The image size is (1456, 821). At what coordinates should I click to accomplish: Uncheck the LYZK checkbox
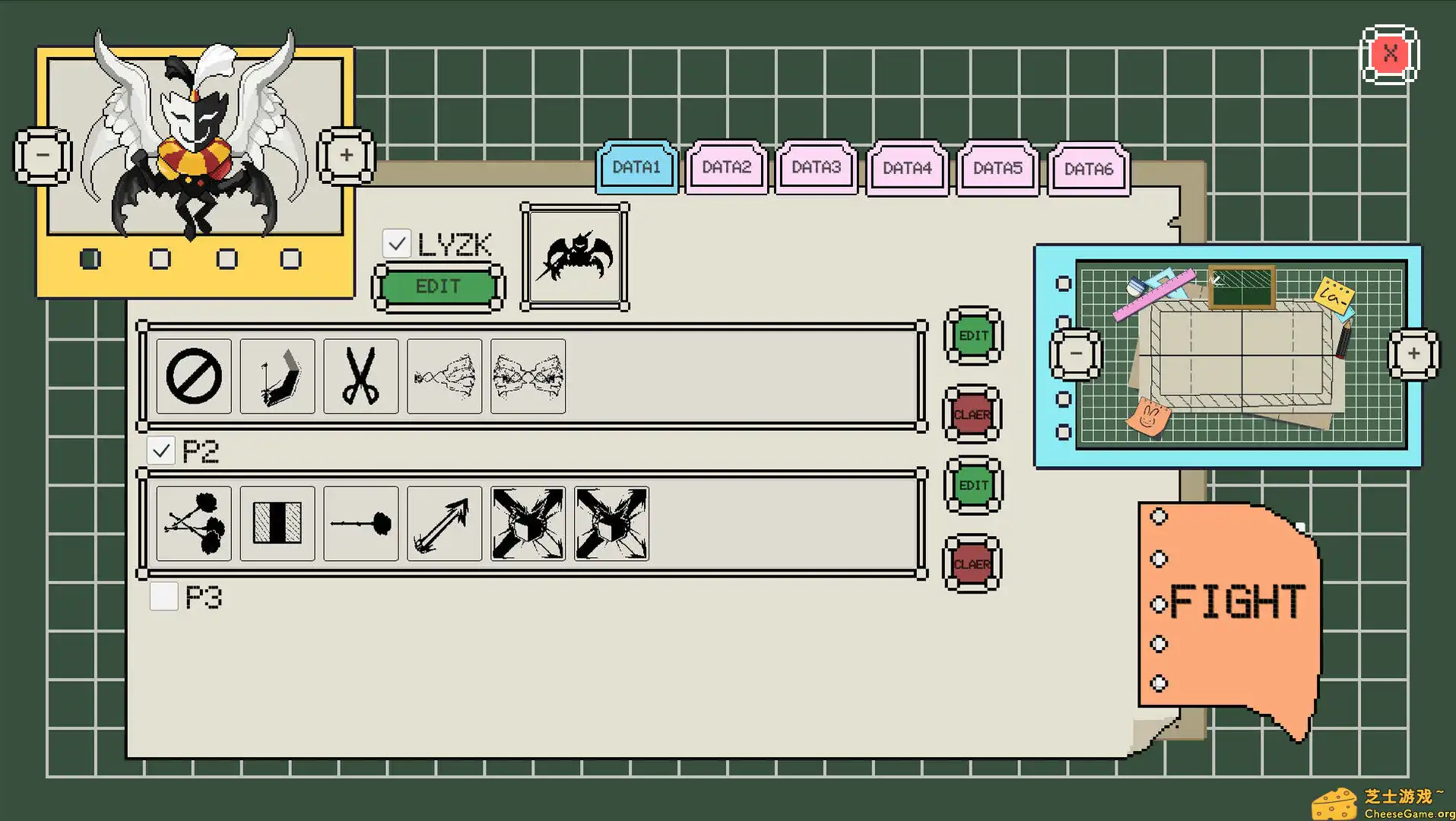coord(396,242)
